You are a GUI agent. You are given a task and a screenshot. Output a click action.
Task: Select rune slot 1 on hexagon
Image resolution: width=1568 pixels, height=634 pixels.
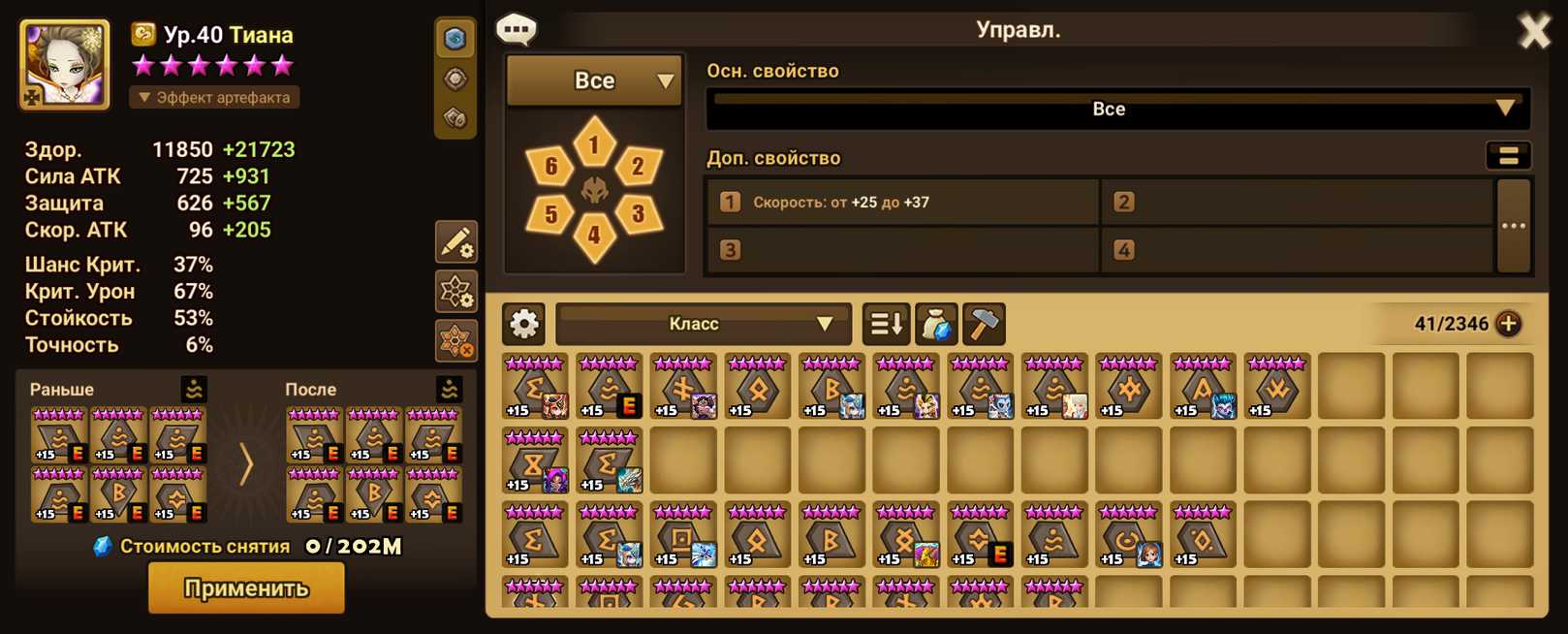coord(594,145)
